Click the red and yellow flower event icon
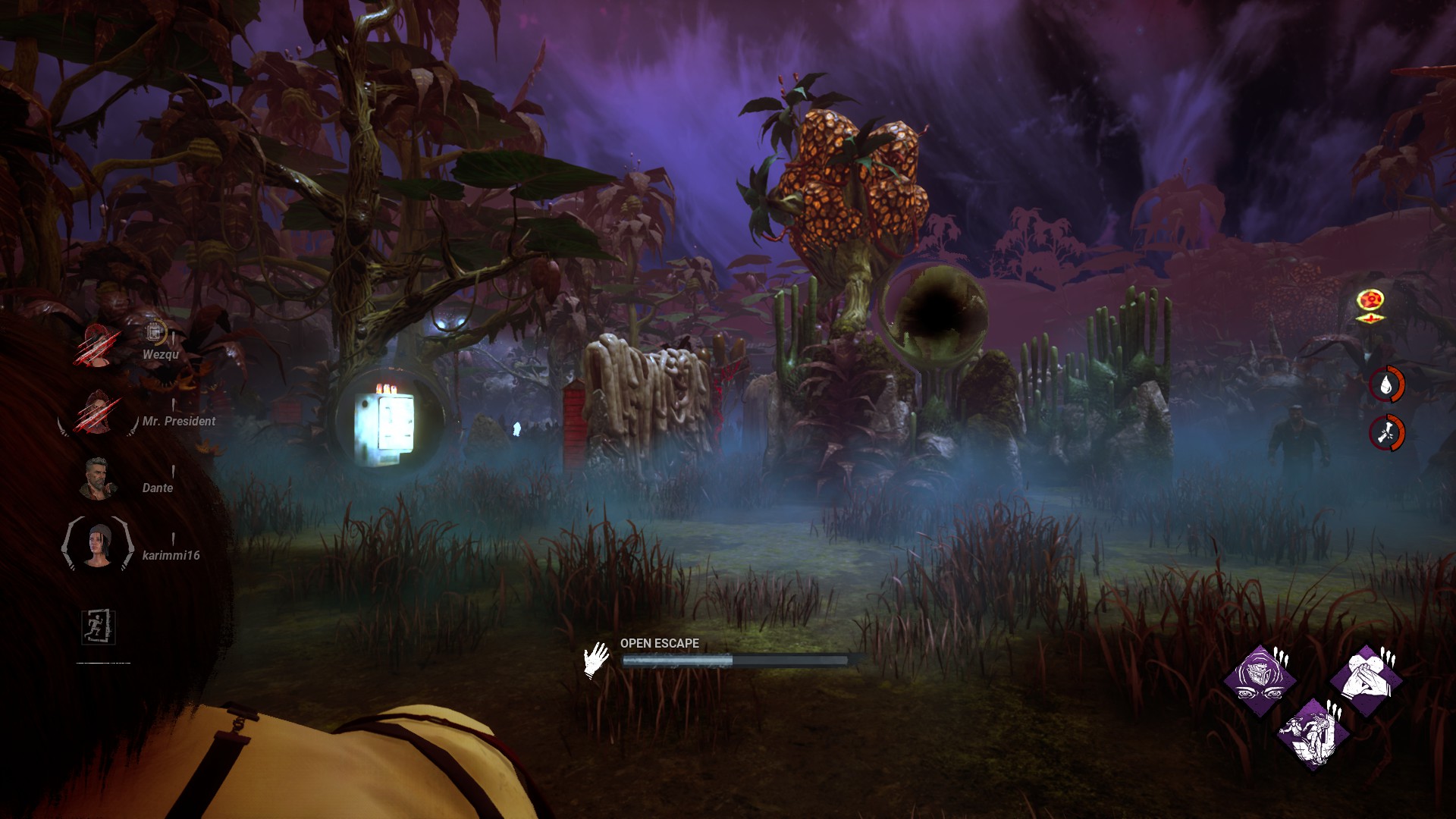The height and width of the screenshot is (819, 1456). click(x=1370, y=303)
